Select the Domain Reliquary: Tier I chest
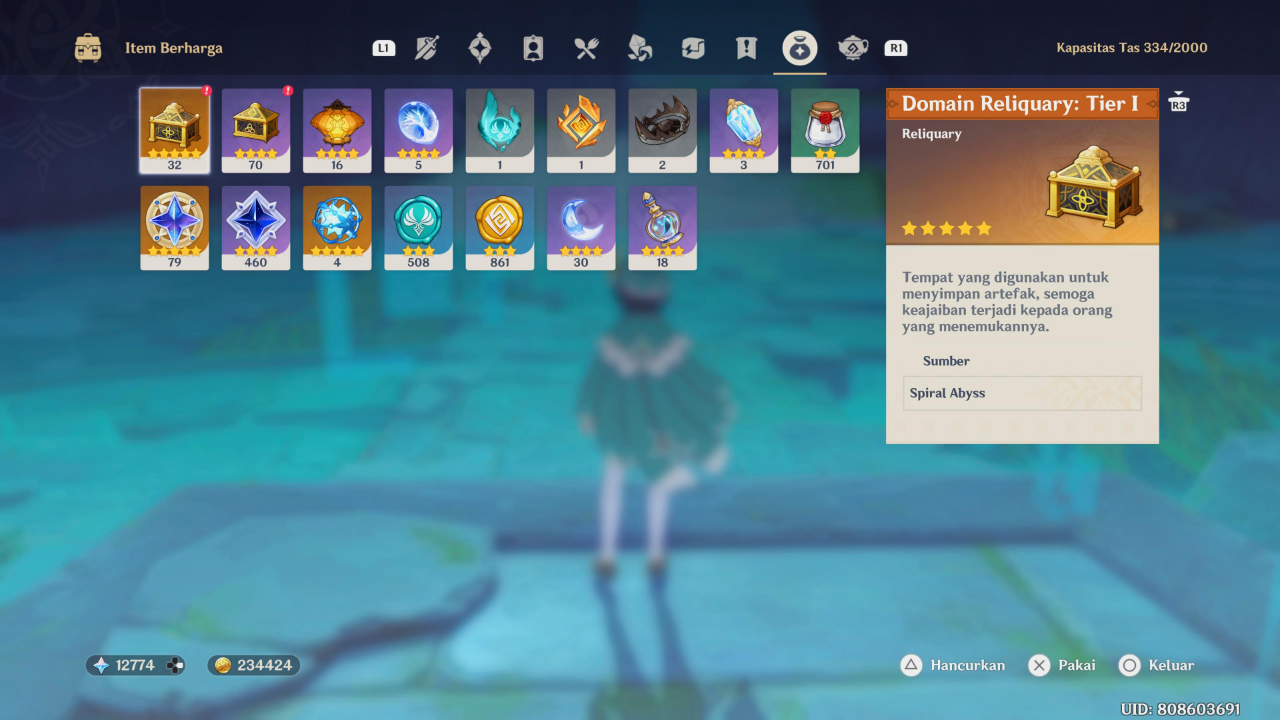Viewport: 1280px width, 720px height. click(175, 130)
